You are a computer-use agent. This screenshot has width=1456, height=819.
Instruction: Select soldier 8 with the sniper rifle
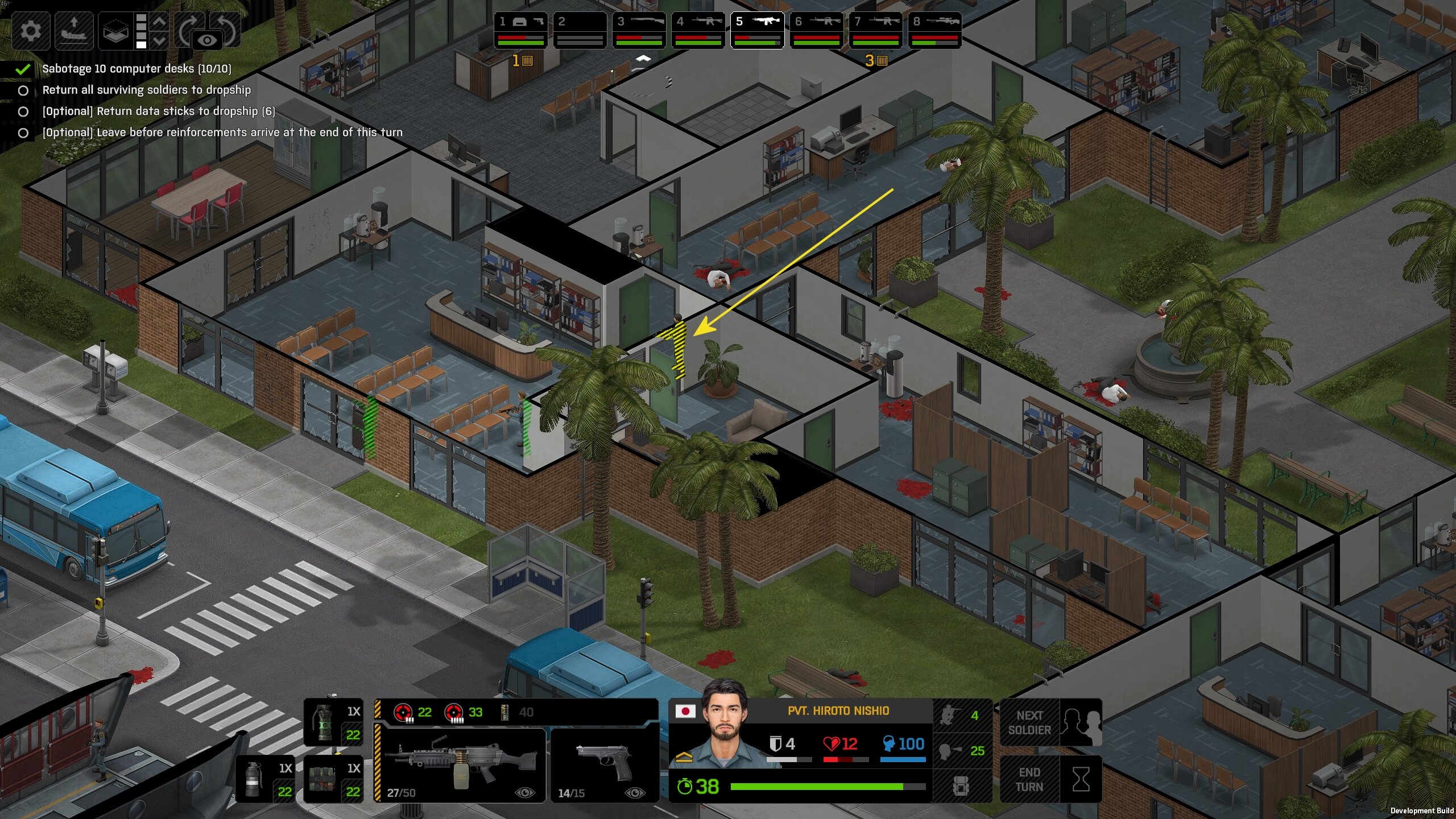coord(934,30)
